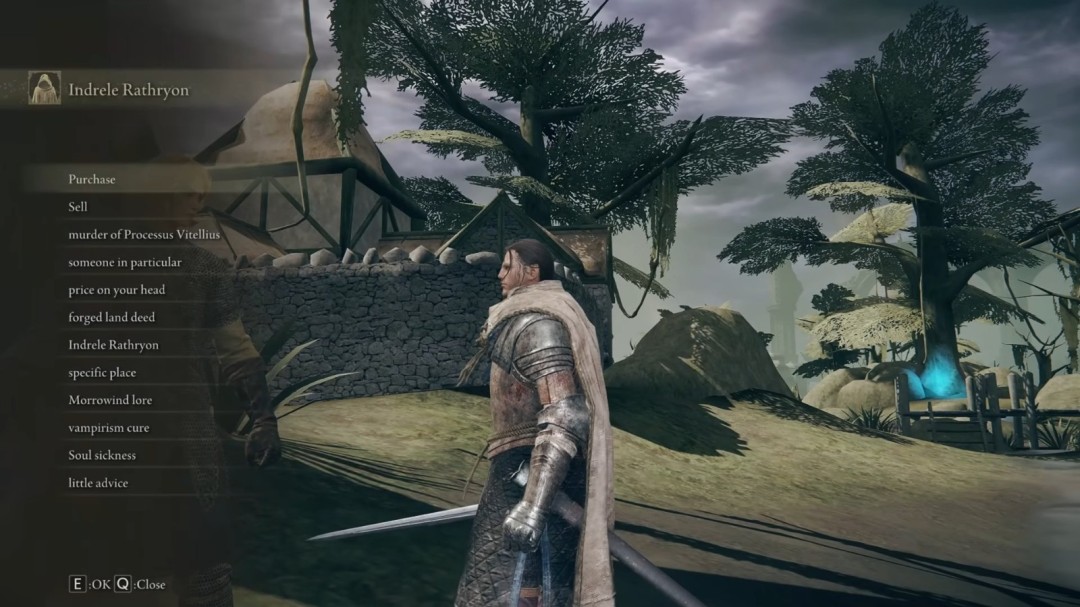
Task: Ask about the price on your head
Action: pyautogui.click(x=117, y=290)
